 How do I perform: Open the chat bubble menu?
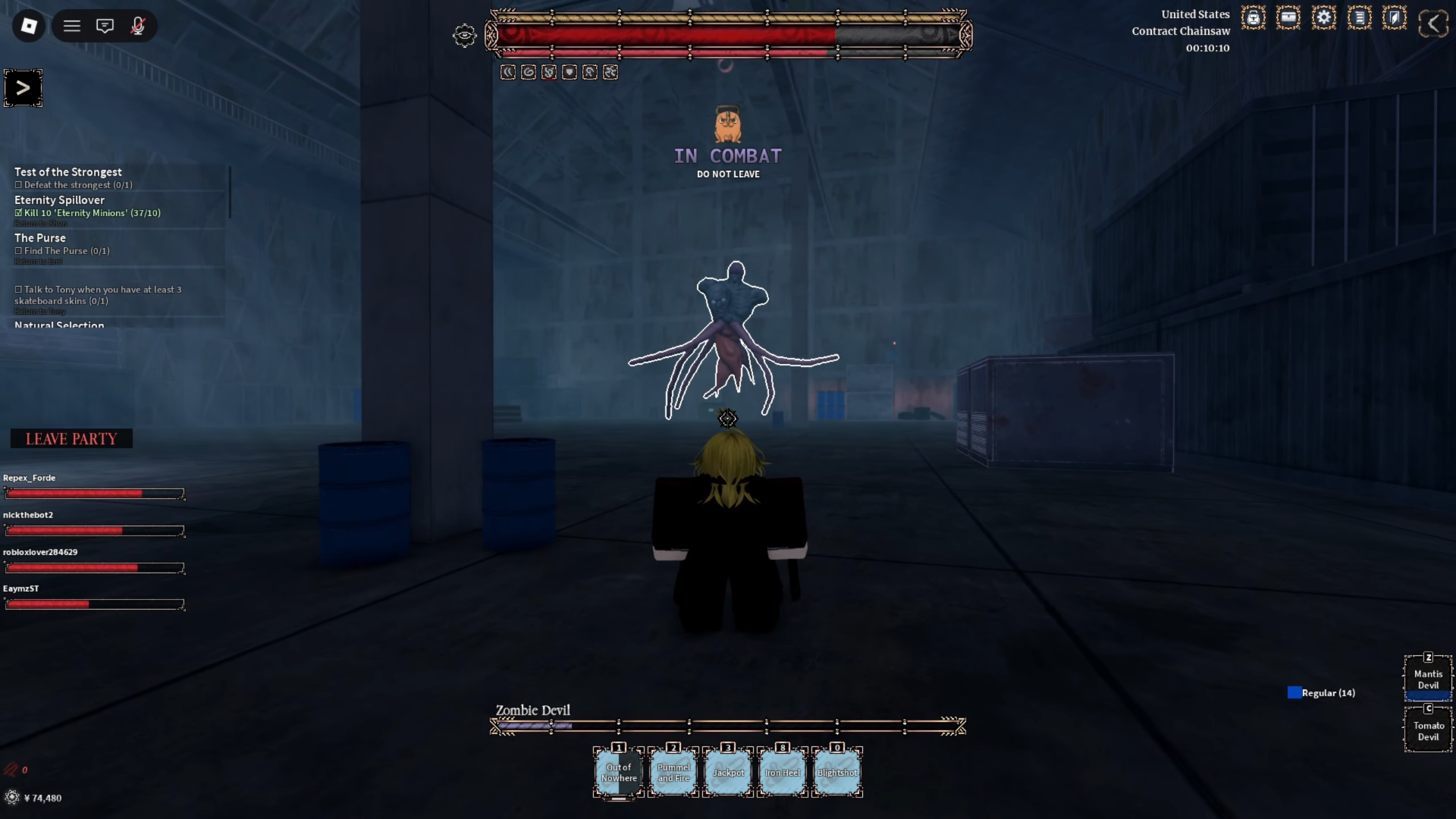tap(105, 25)
